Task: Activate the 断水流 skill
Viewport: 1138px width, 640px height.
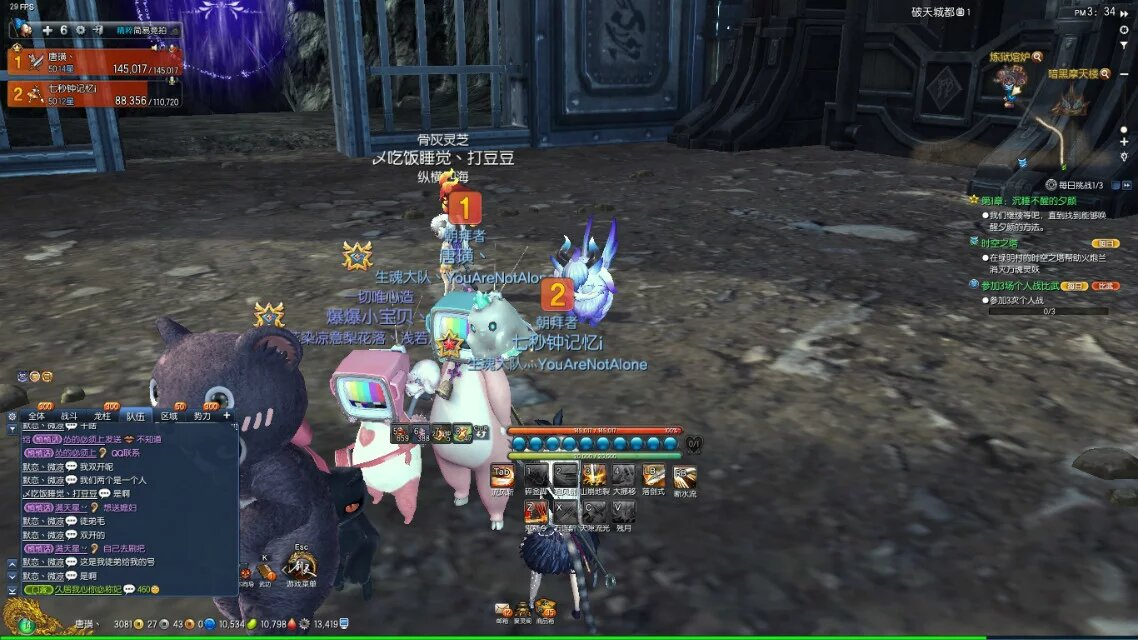Action: (684, 476)
